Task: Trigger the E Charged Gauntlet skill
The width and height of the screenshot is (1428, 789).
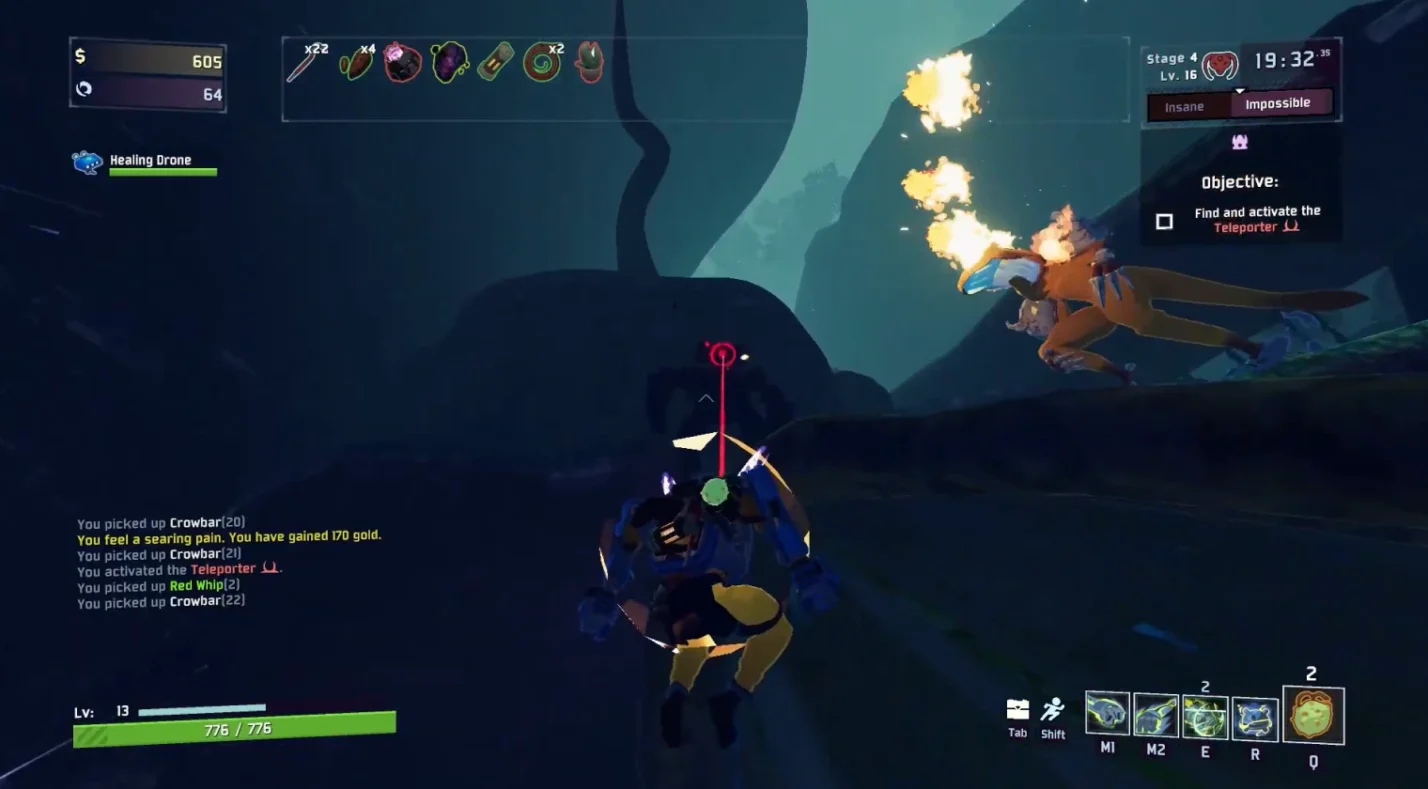Action: 1204,717
